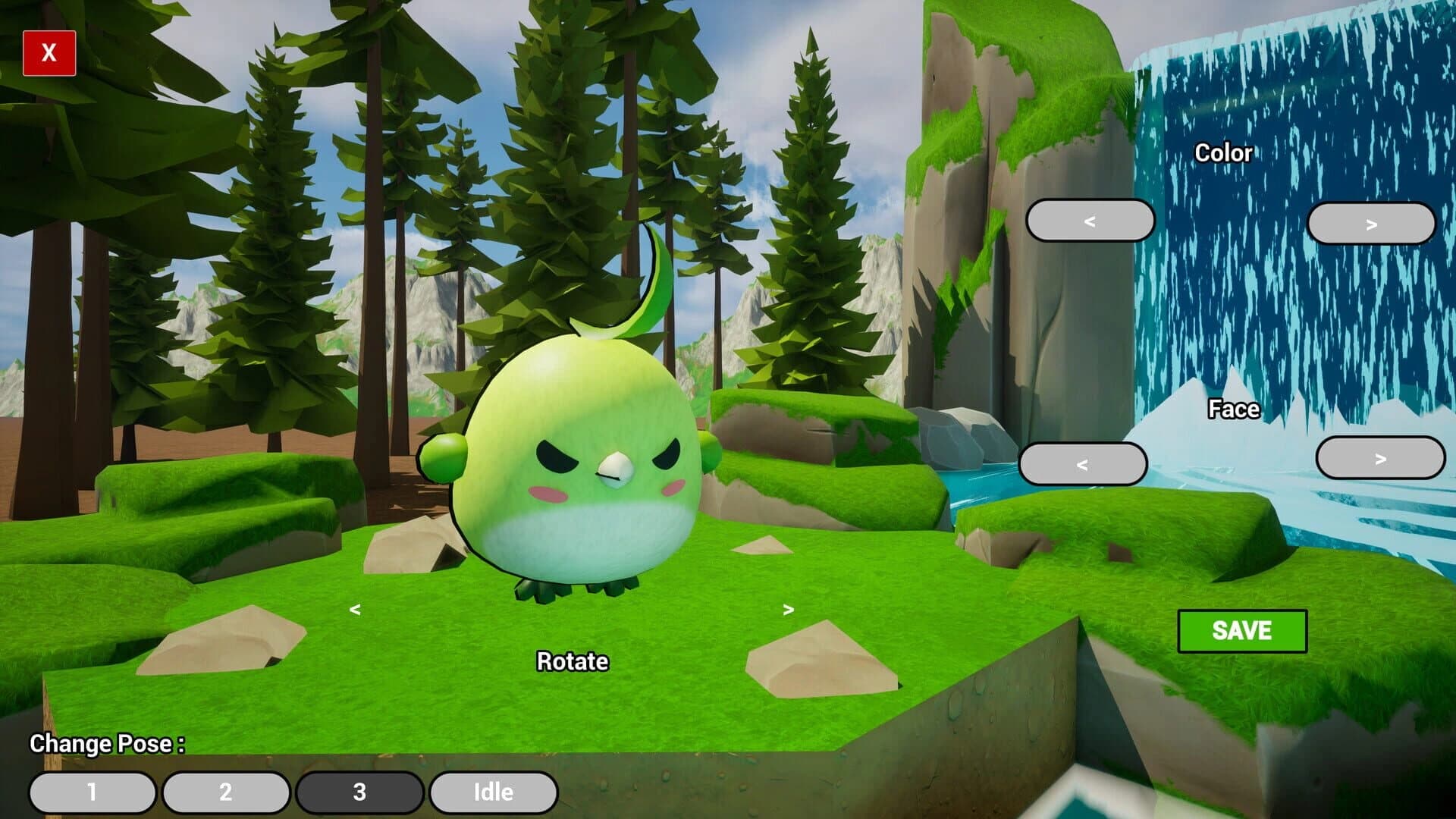Reselect the darkened pose 3 button

pyautogui.click(x=359, y=792)
